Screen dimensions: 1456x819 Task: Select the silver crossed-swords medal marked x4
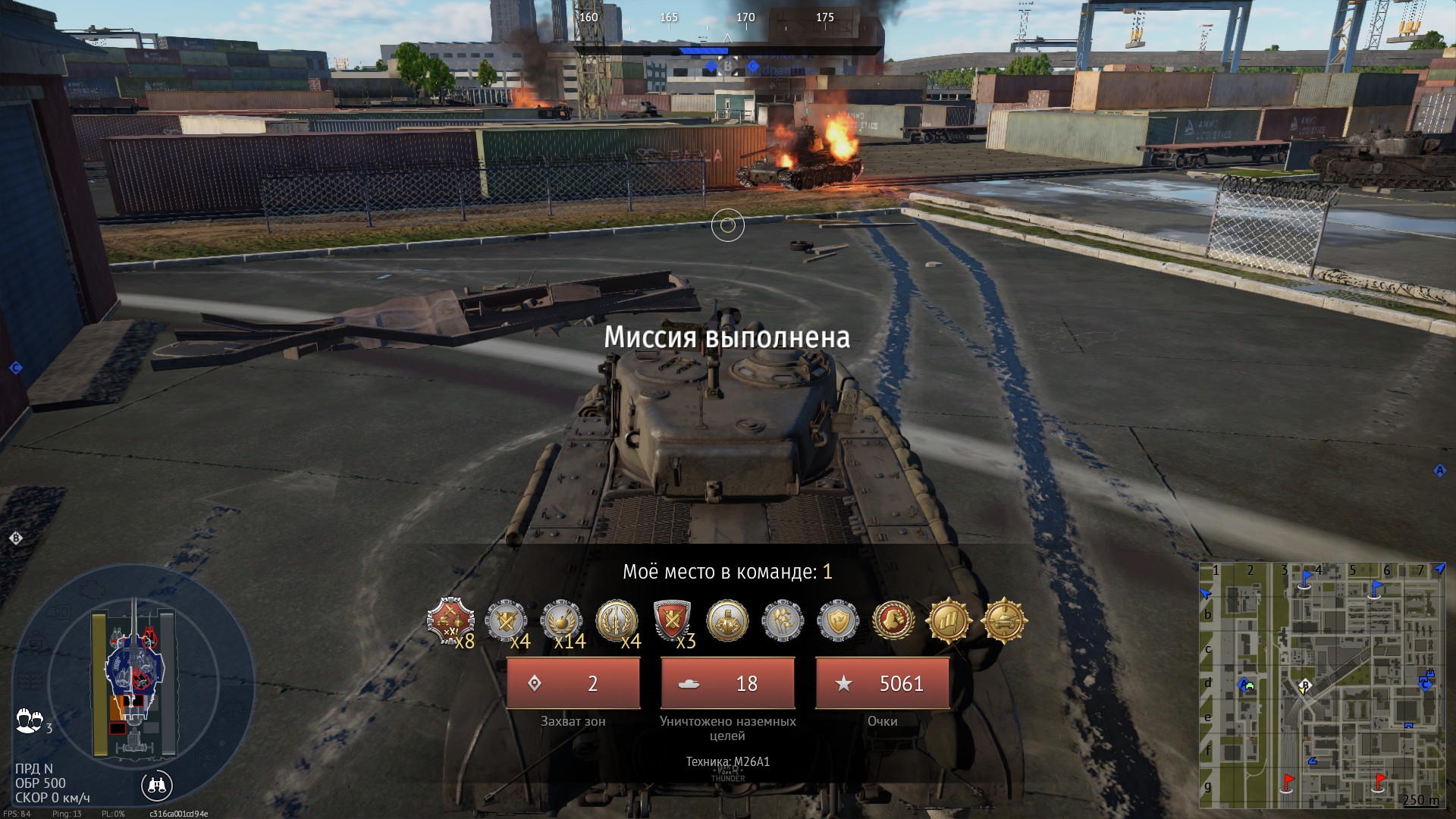(x=506, y=622)
